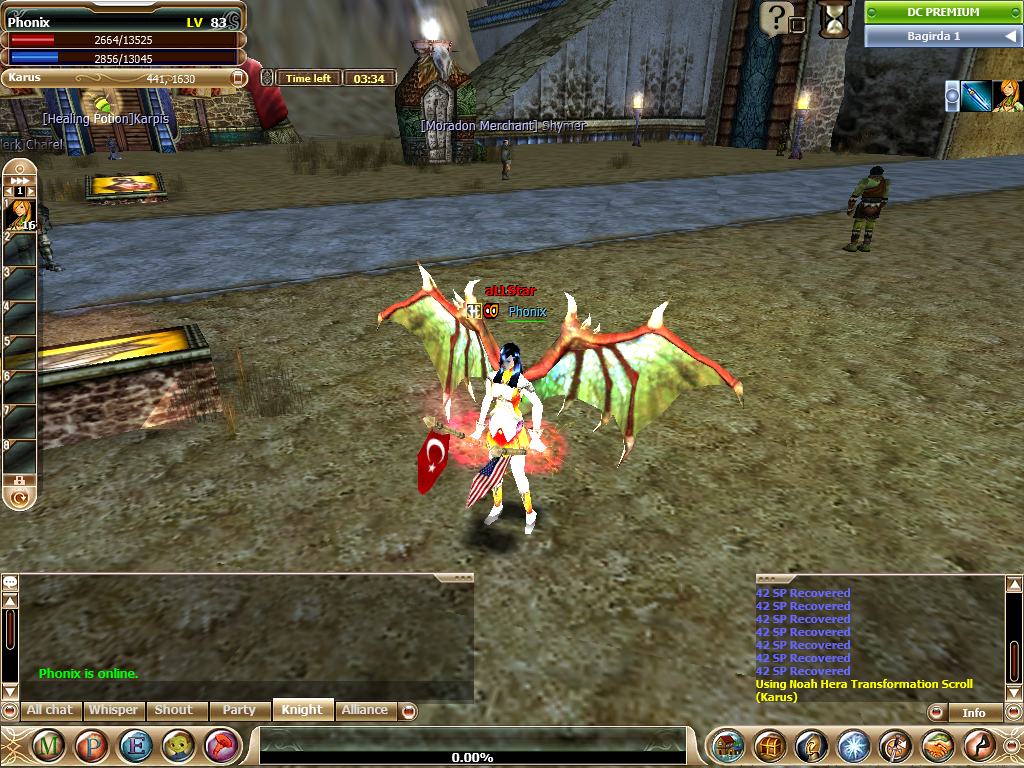Open the treasure chest inventory icon
This screenshot has width=1024, height=768.
tap(769, 746)
